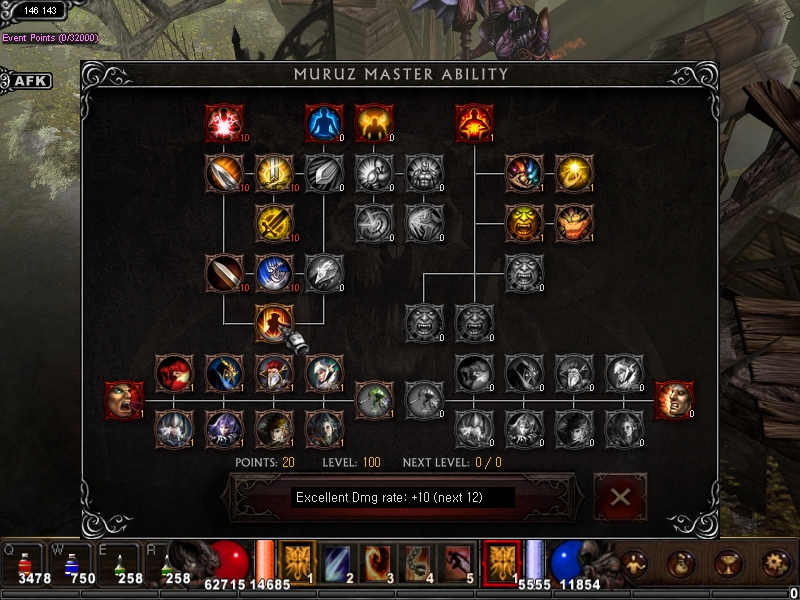Screen dimensions: 800x600
Task: Select the red dragon head skill node
Action: click(174, 373)
